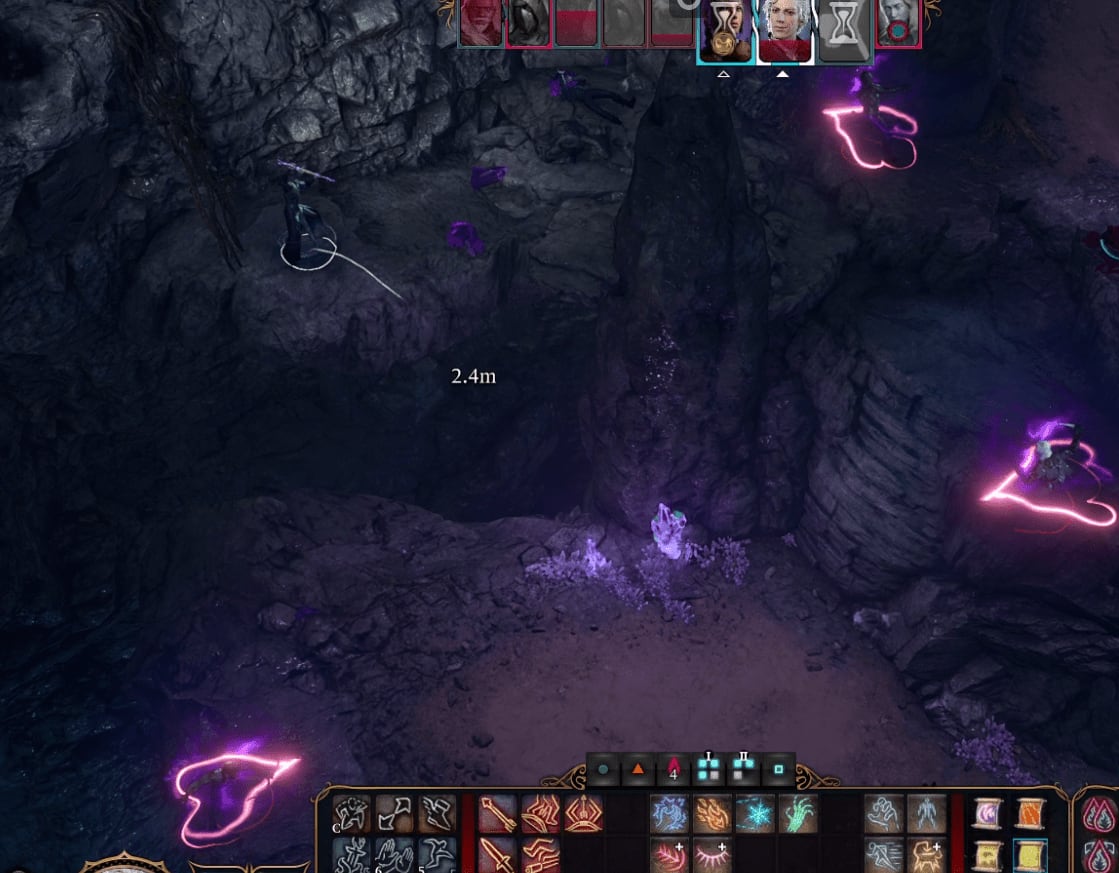Filter by the teal circle action
1119x873 pixels.
tap(603, 771)
